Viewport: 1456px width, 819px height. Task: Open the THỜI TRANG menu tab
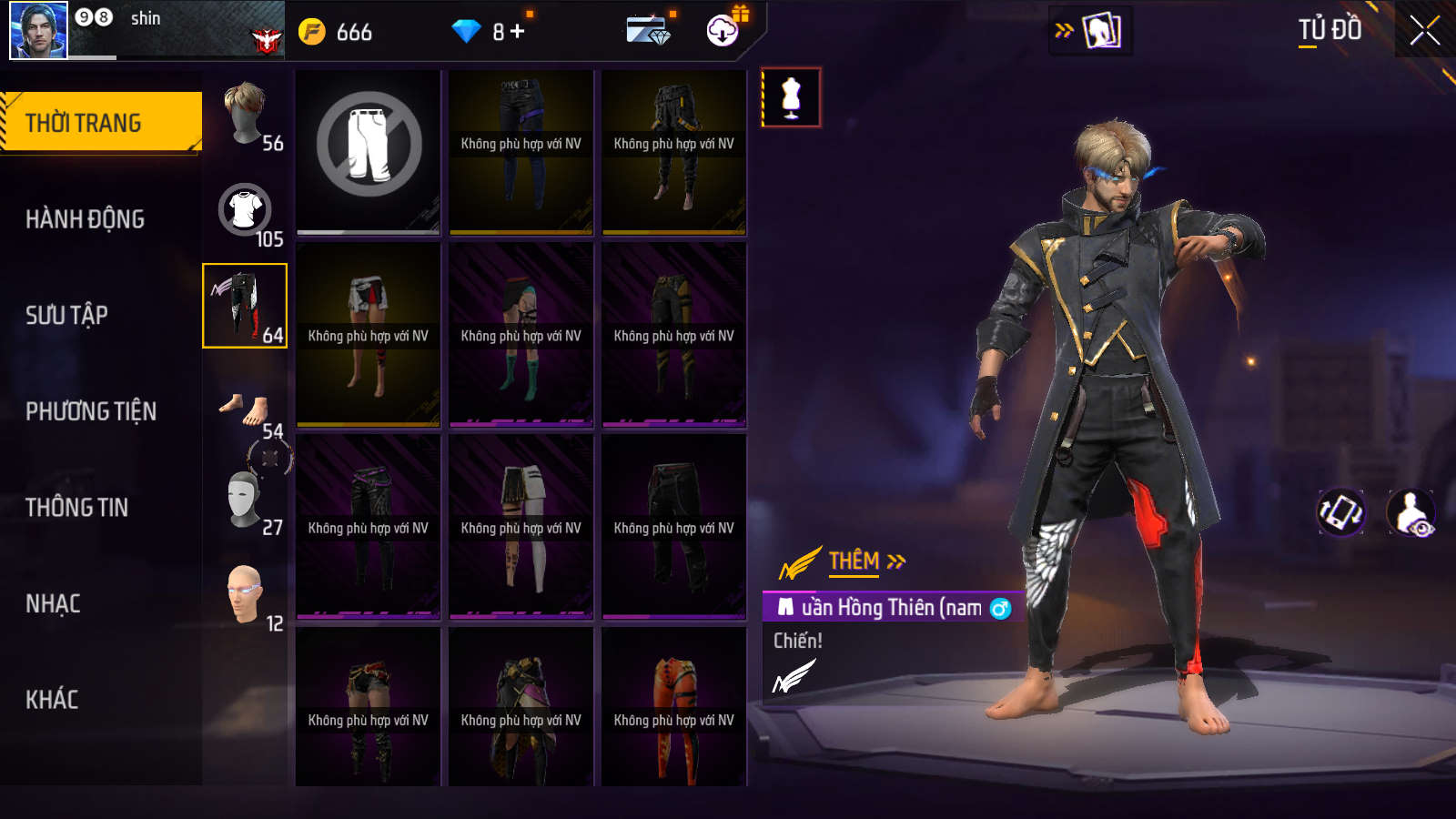100,122
